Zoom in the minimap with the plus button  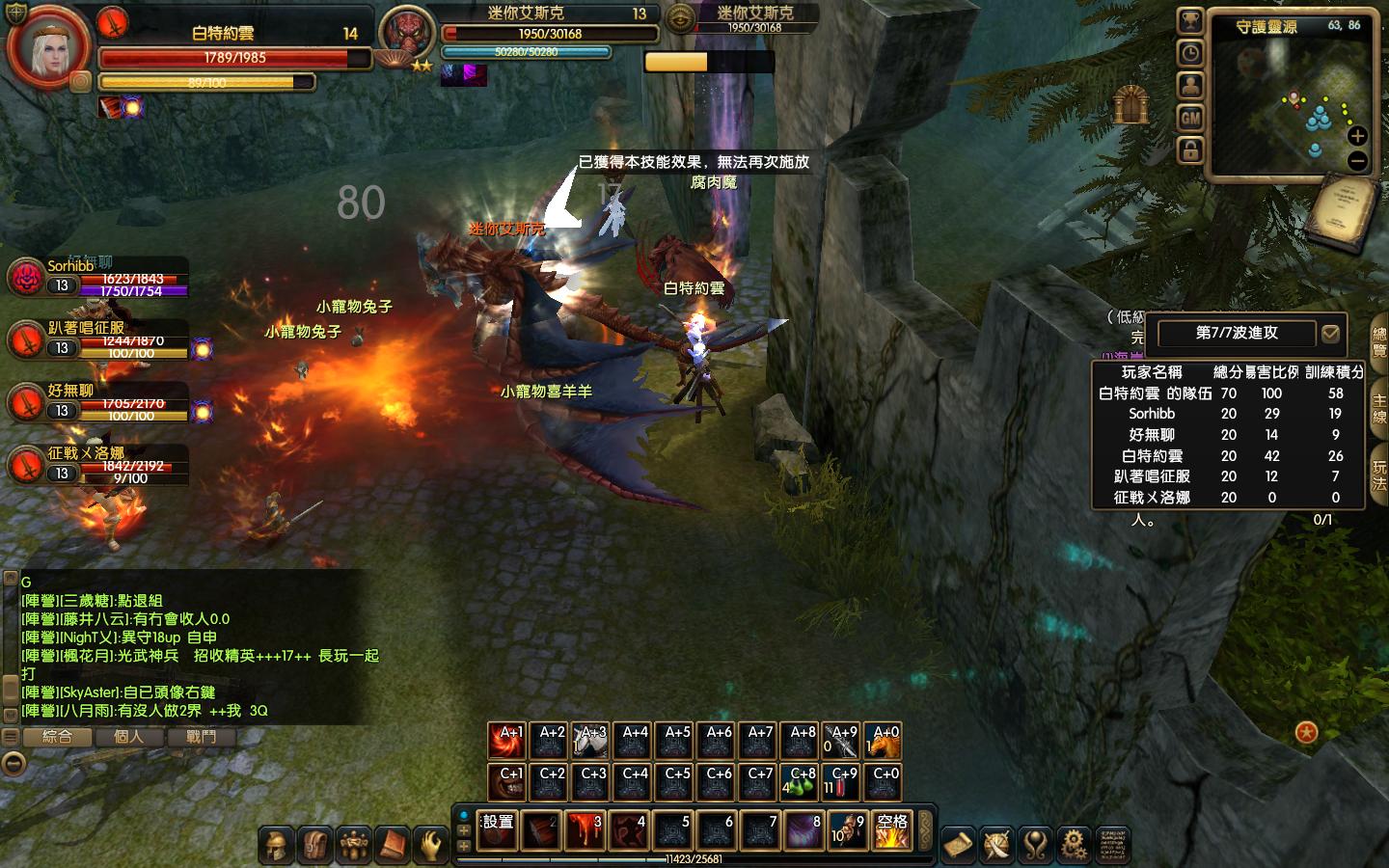coord(1357,136)
